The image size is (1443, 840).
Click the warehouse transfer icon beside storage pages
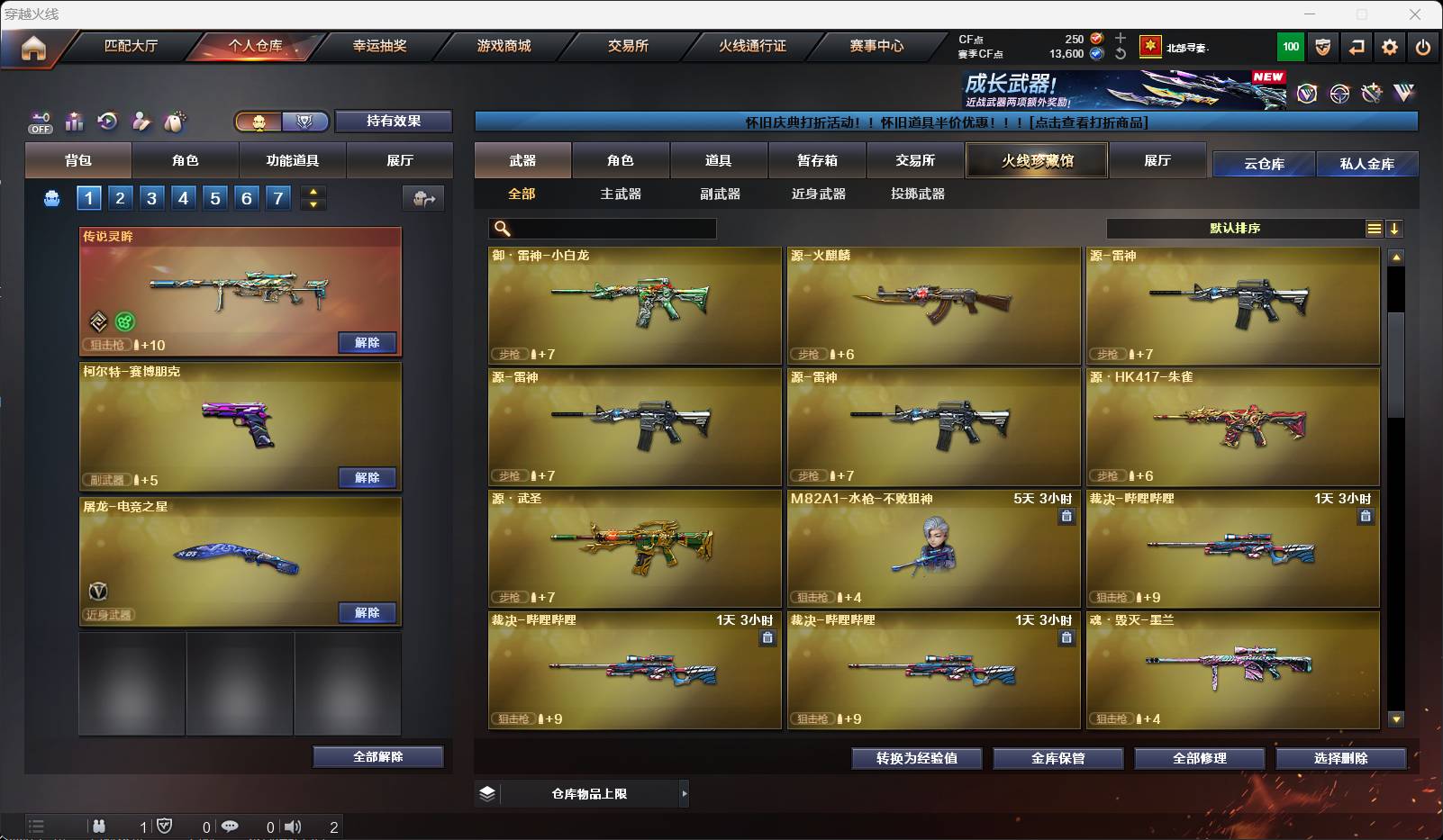424,198
